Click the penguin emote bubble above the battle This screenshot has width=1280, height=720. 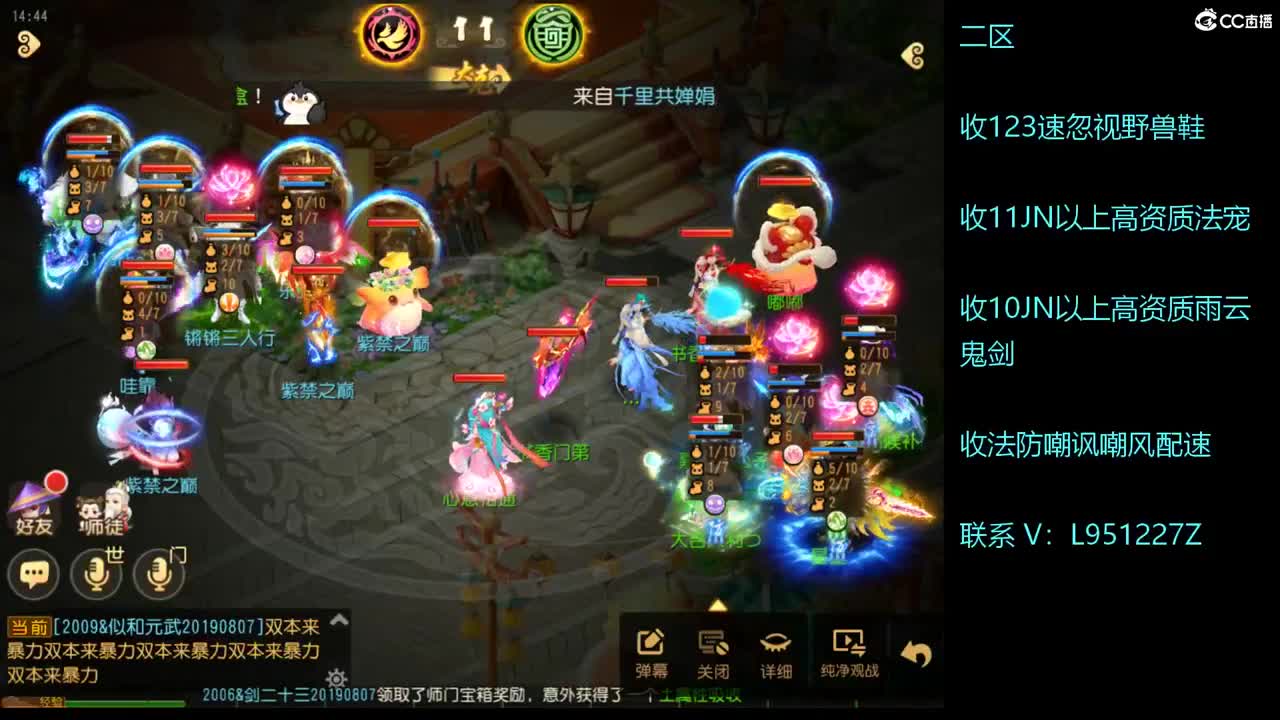tap(302, 105)
